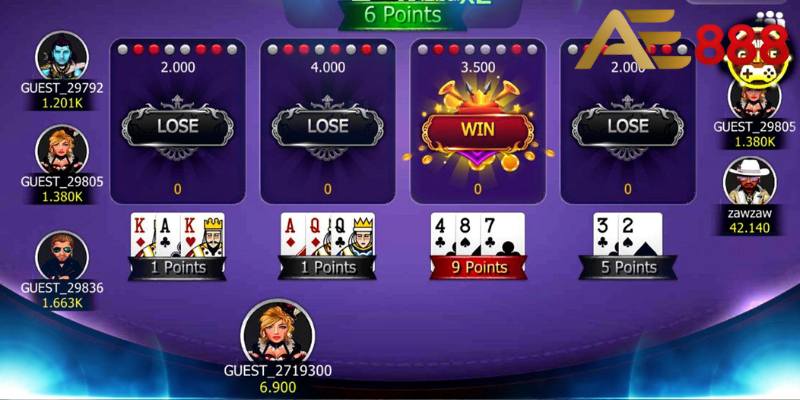This screenshot has height=400, width=800.
Task: Click zawzaw's cowboy avatar
Action: [x=749, y=182]
